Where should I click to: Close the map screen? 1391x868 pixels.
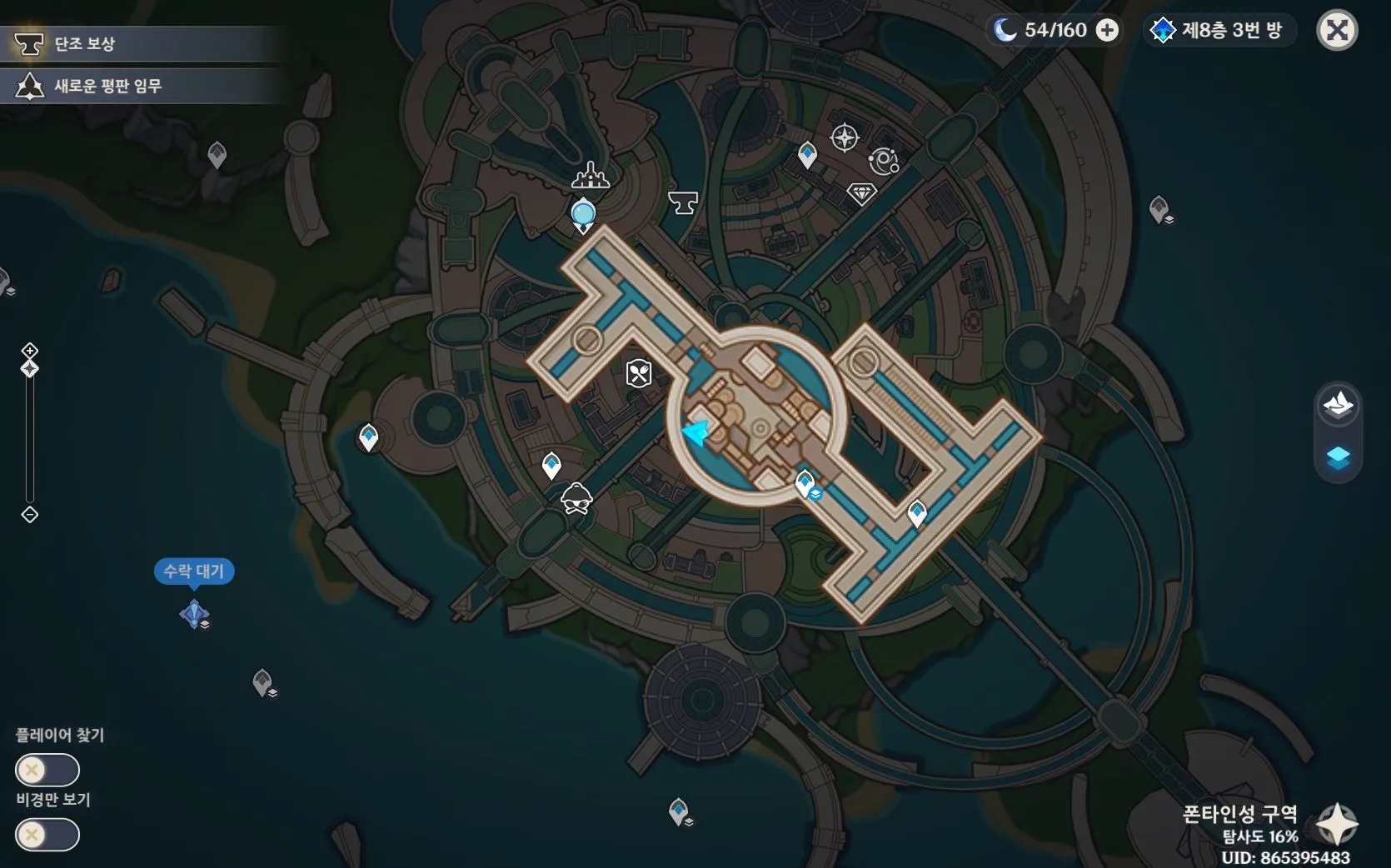pyautogui.click(x=1337, y=31)
